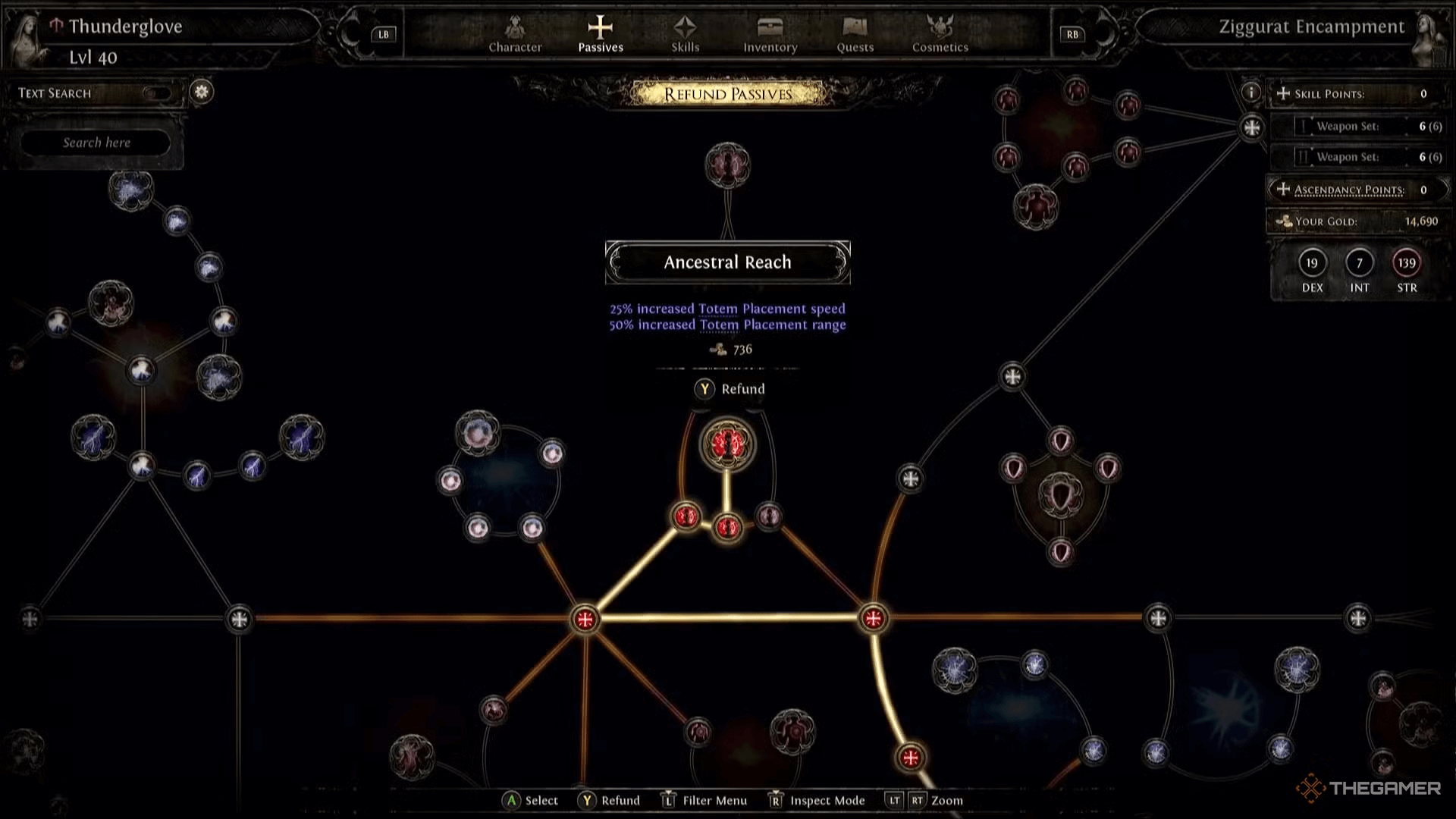This screenshot has height=819, width=1456.
Task: Select the first Weapon Set points row
Action: coord(1358,127)
